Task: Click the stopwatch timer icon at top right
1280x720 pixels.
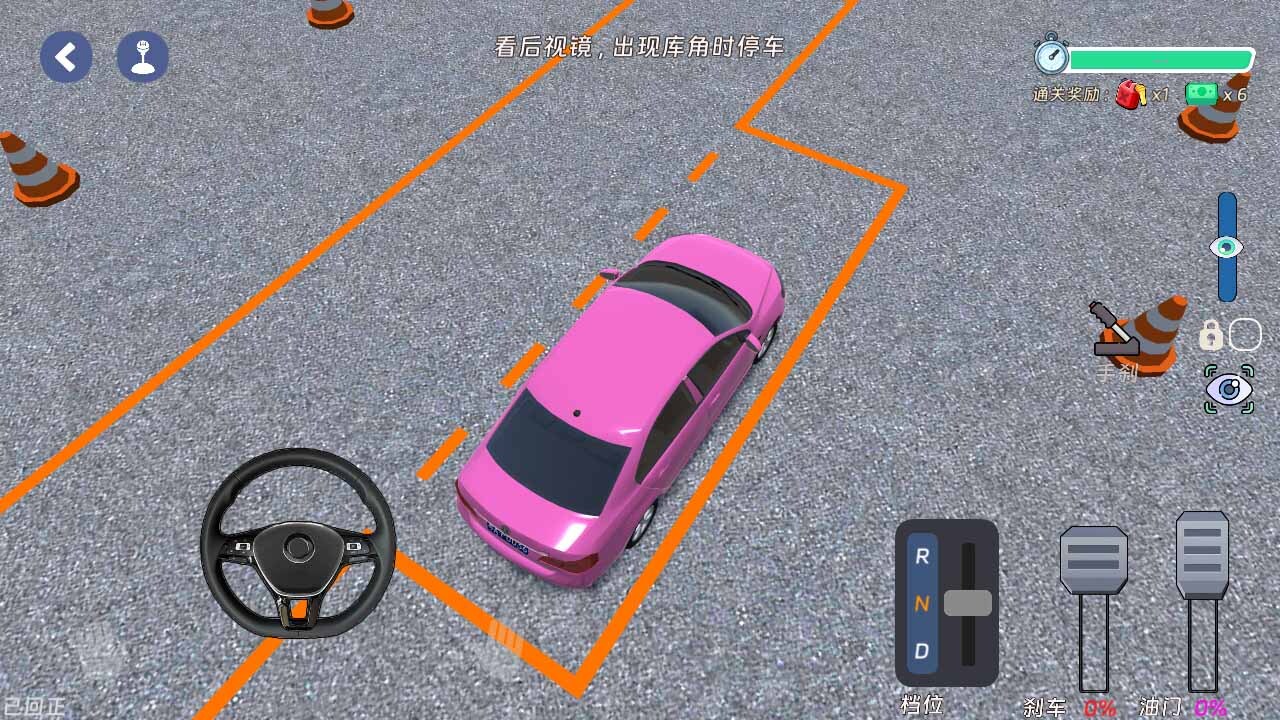Action: pyautogui.click(x=1051, y=58)
